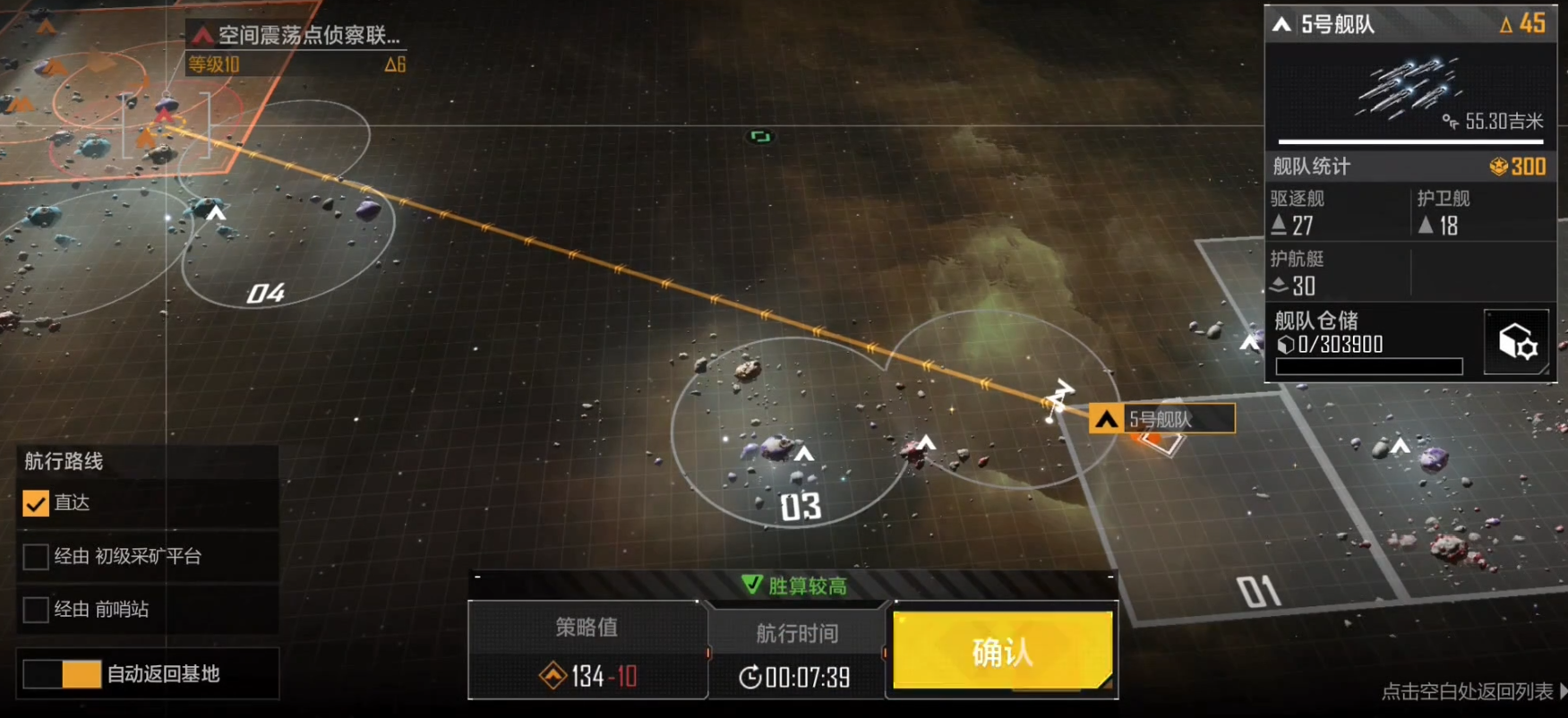This screenshot has height=718, width=1568.
Task: Choose route via 初级采矿平台
Action: [x=36, y=557]
